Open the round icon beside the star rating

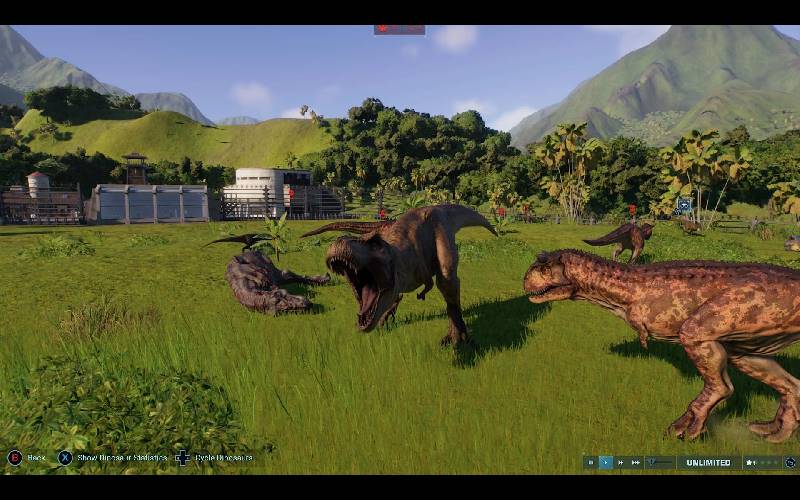pos(790,462)
